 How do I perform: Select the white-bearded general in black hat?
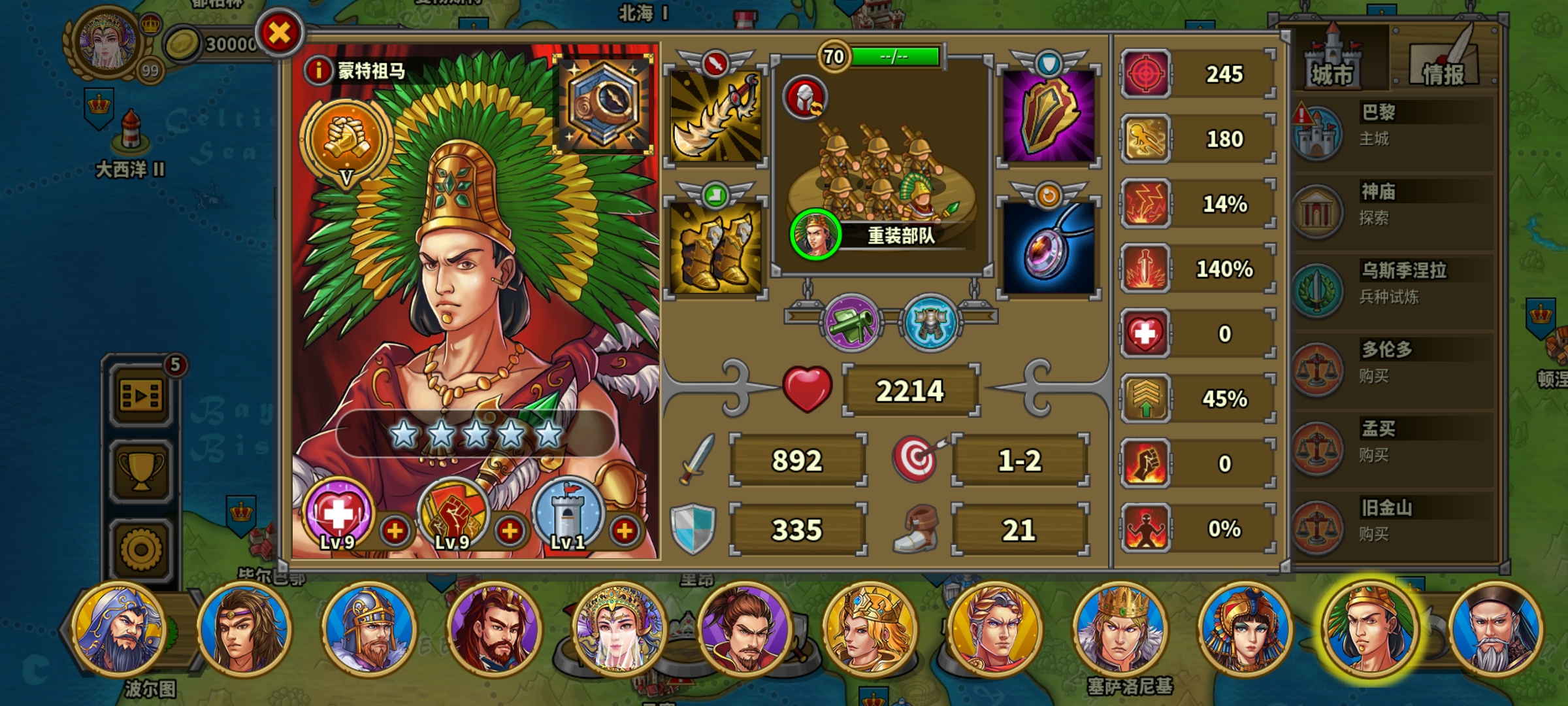(1495, 629)
